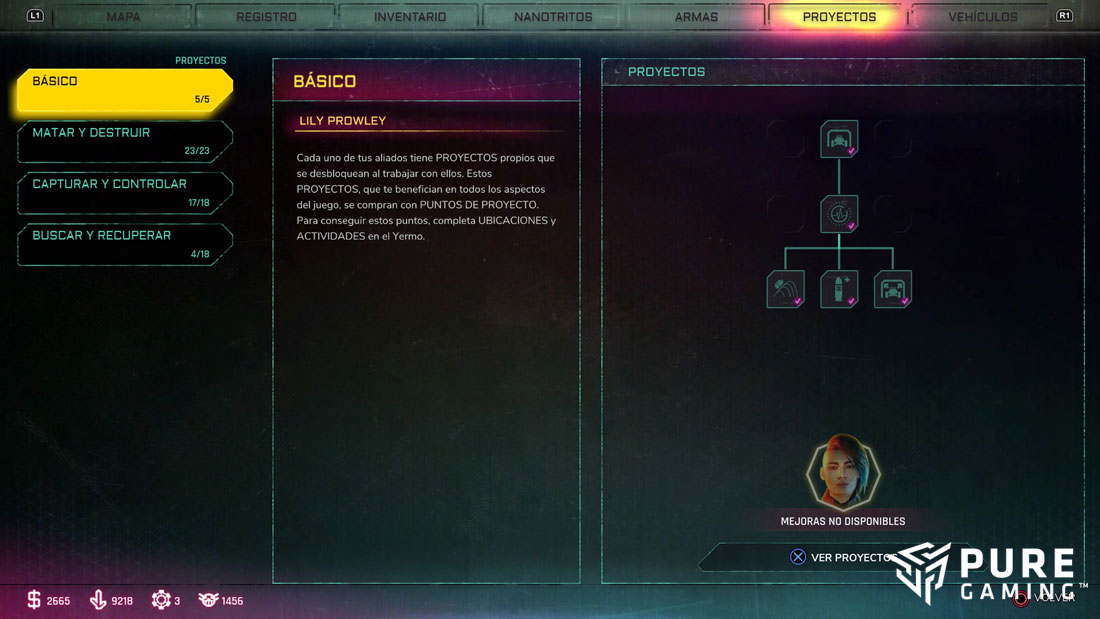Open the Matar y Destruir projects
The width and height of the screenshot is (1100, 619).
124,141
